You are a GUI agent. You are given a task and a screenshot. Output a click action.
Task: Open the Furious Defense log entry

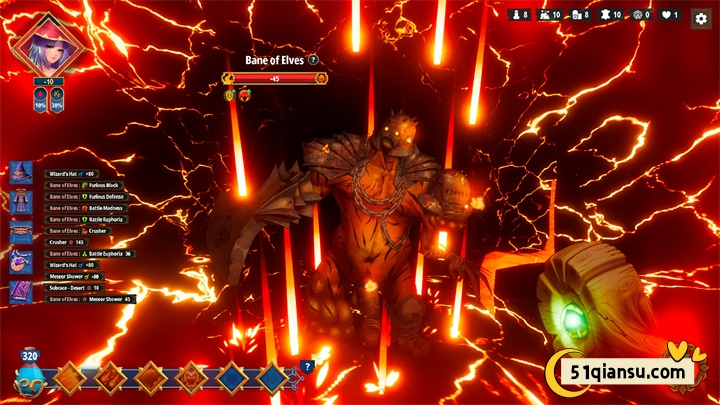[92, 197]
